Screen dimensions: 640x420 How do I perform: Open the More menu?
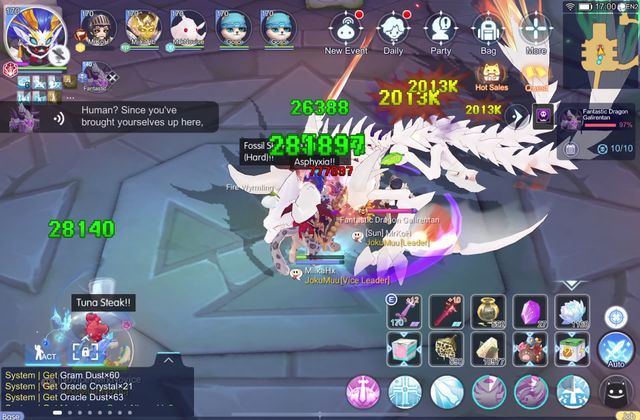(x=536, y=30)
